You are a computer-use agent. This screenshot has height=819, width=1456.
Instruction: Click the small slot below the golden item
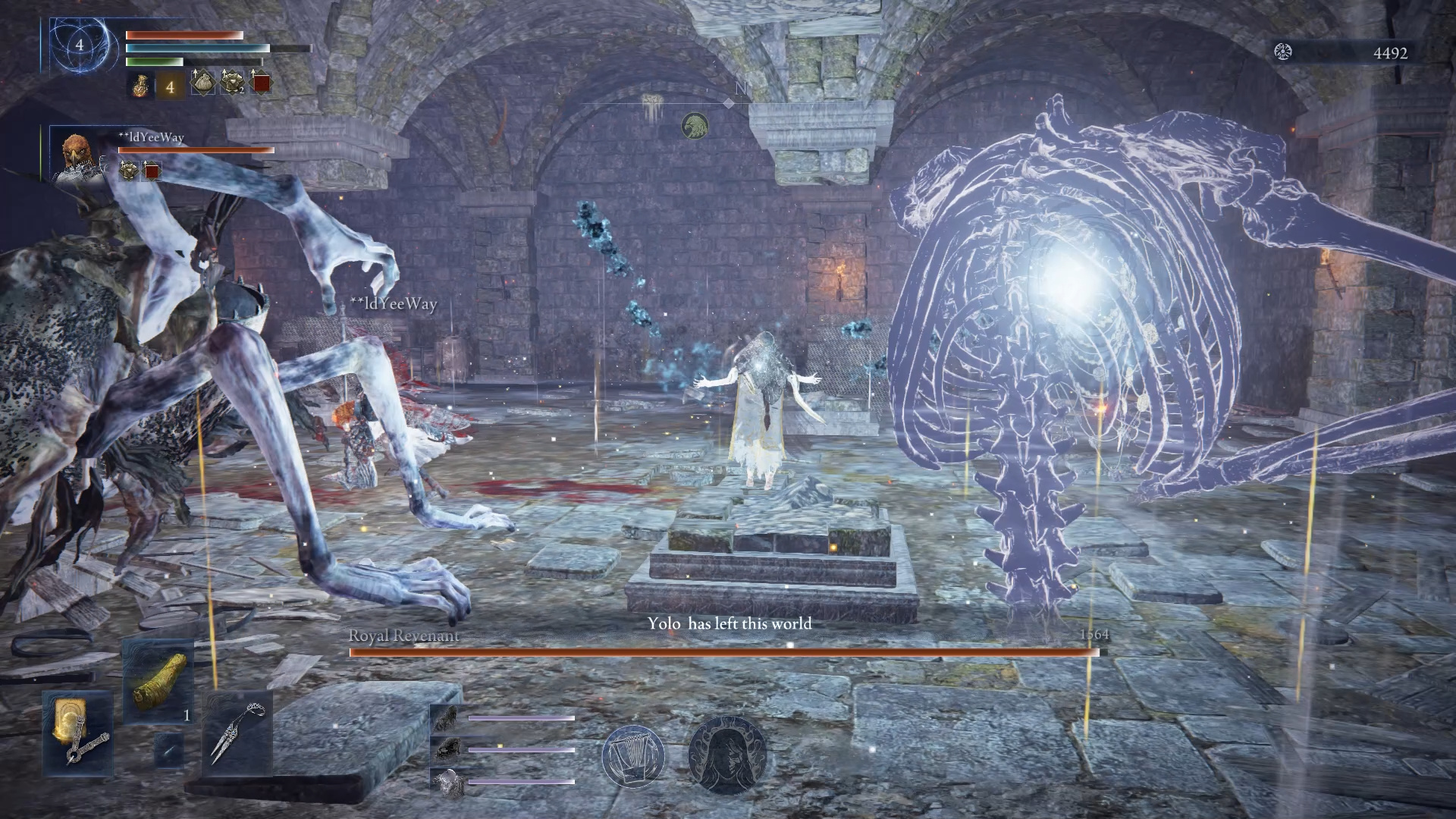click(168, 749)
